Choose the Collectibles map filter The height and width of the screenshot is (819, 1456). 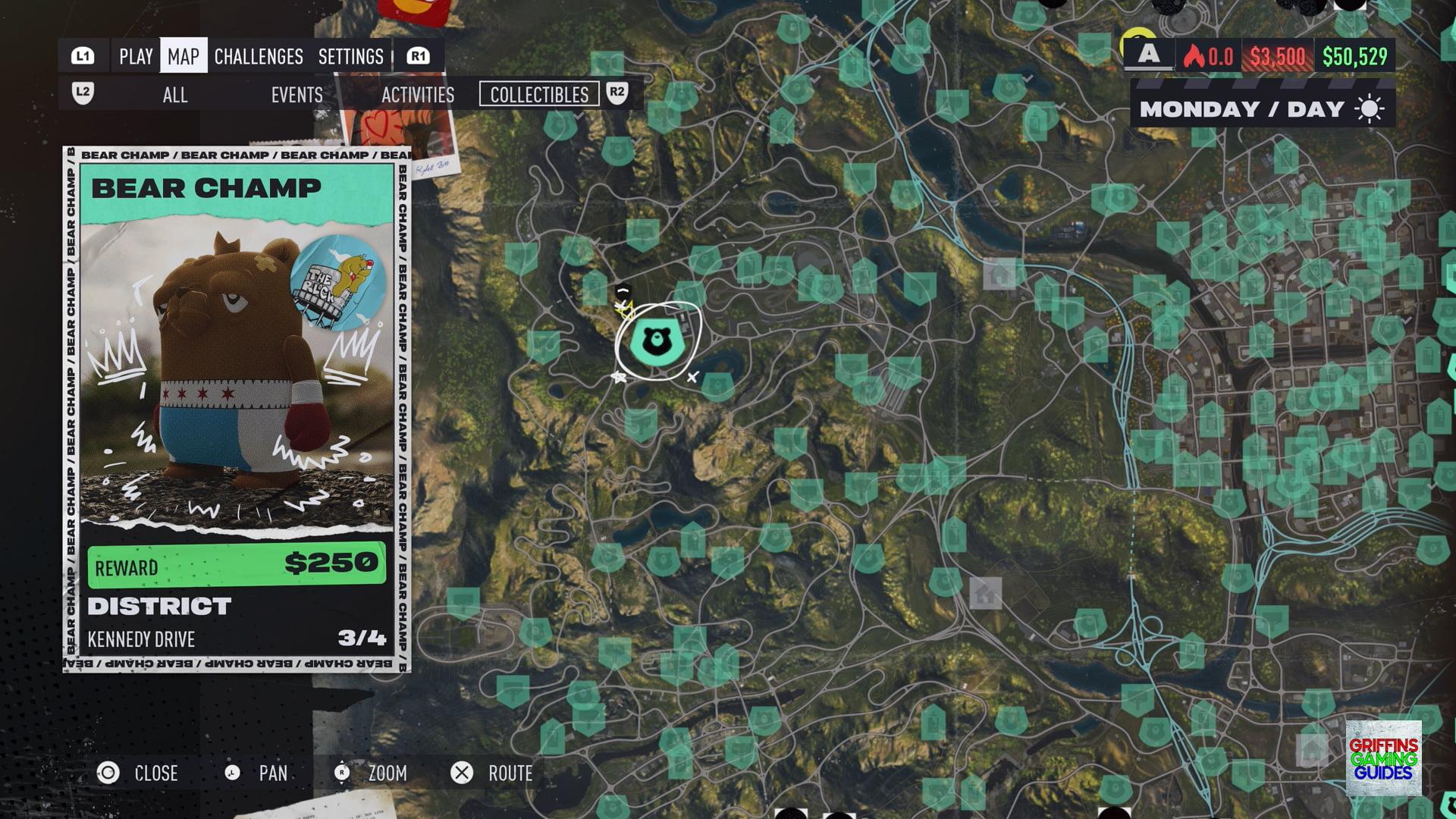coord(539,95)
